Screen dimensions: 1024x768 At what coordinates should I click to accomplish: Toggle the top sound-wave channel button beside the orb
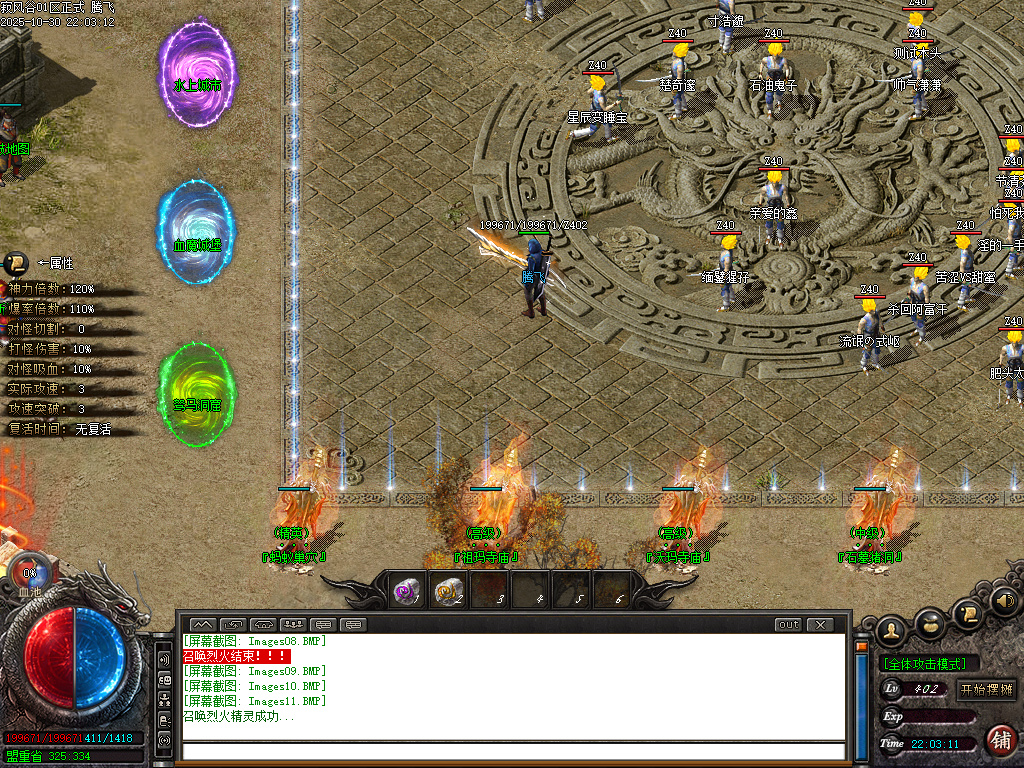(164, 660)
